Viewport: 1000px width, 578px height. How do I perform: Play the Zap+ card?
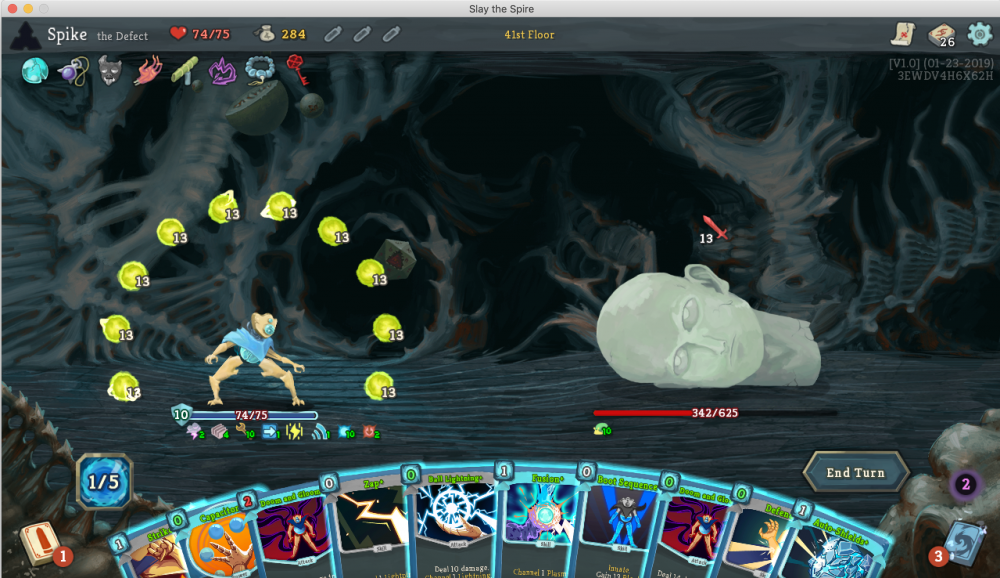[x=372, y=532]
